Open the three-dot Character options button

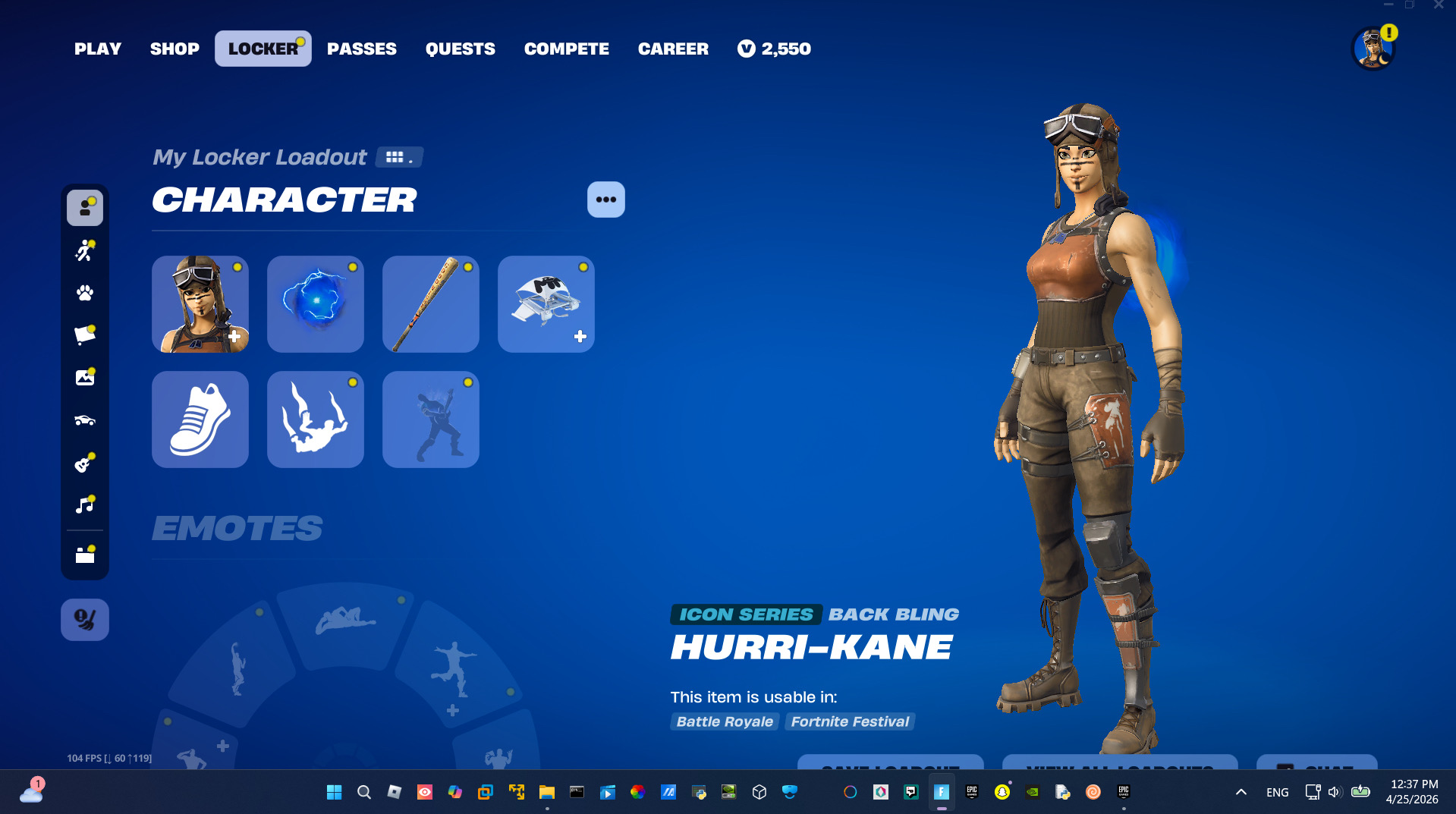[606, 200]
